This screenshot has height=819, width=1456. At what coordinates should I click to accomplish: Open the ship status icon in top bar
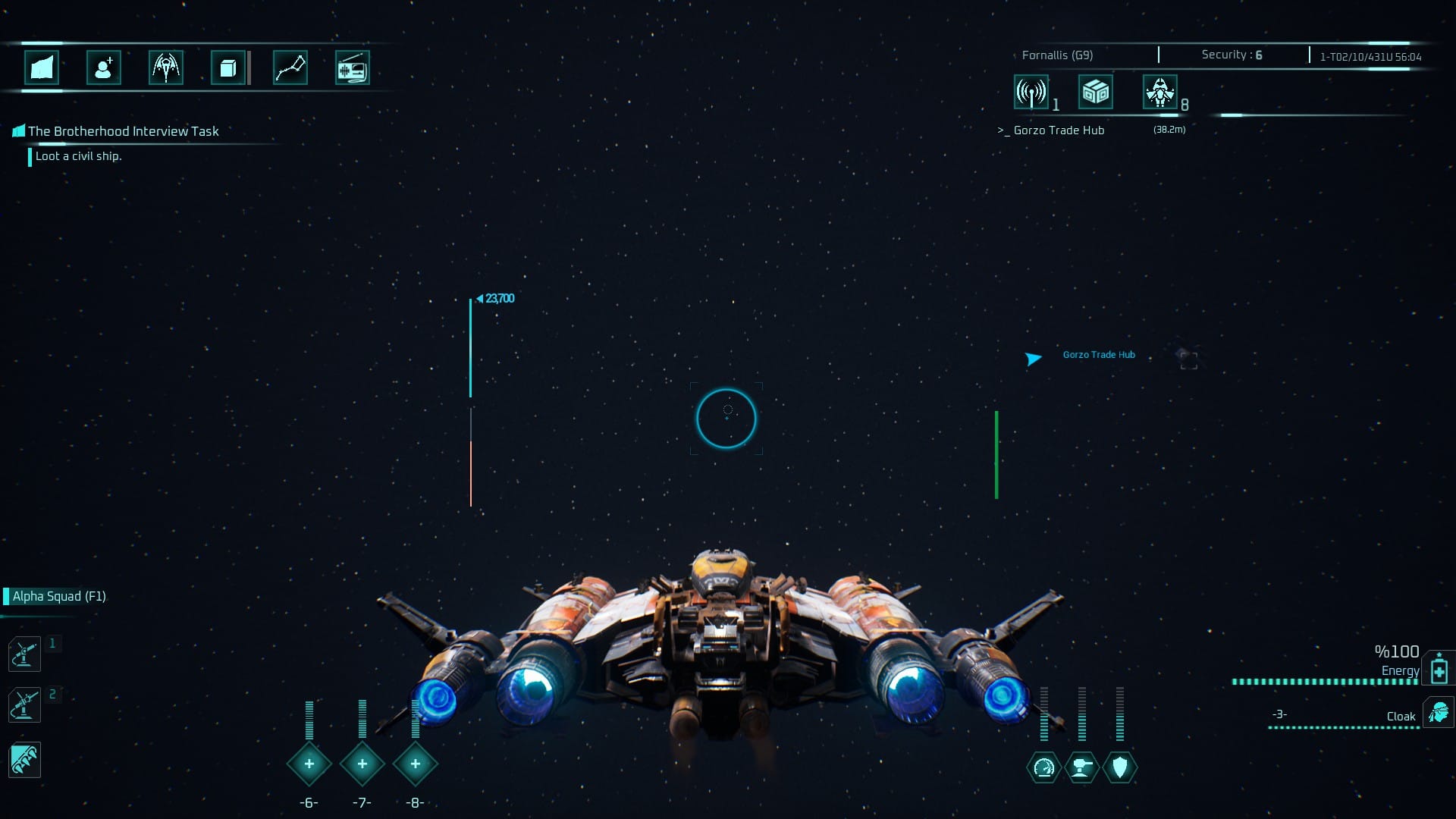(x=166, y=68)
